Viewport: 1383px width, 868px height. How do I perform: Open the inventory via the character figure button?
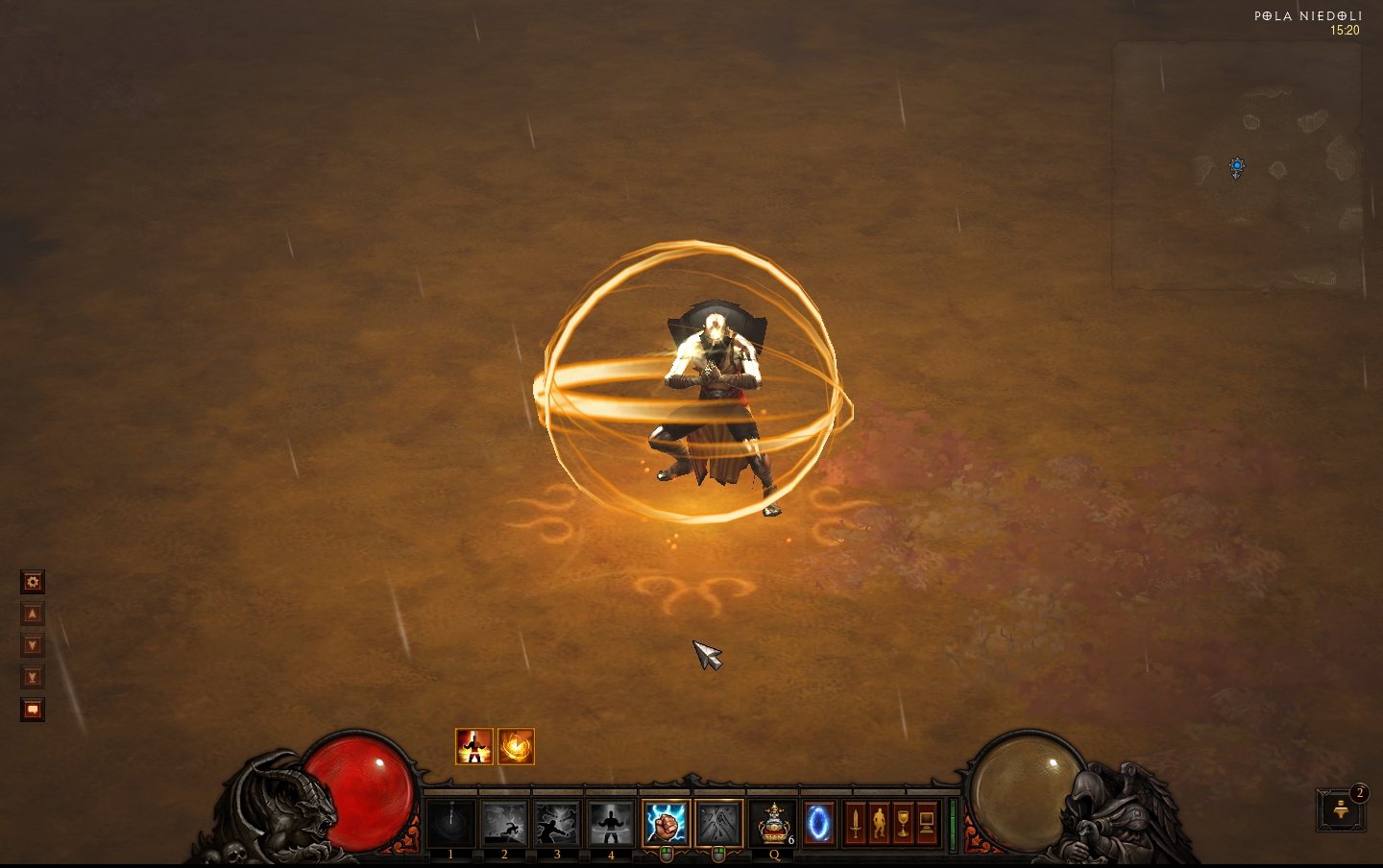[879, 824]
